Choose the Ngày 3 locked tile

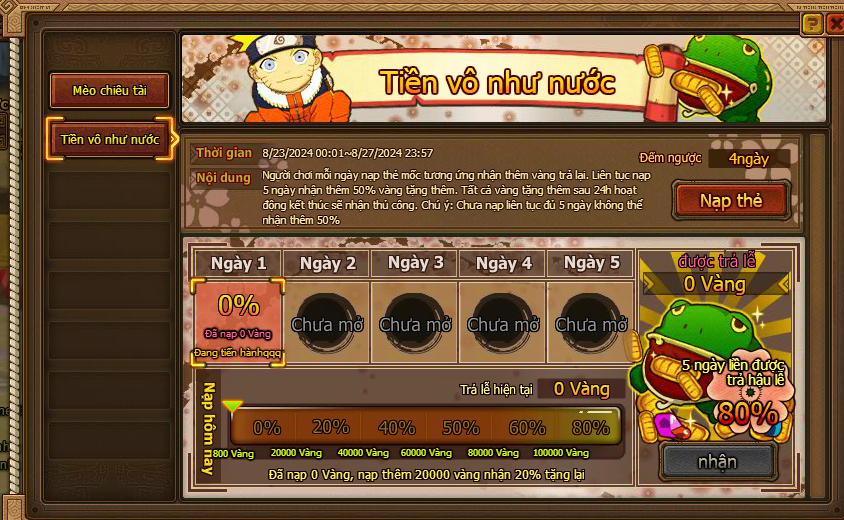coord(414,322)
